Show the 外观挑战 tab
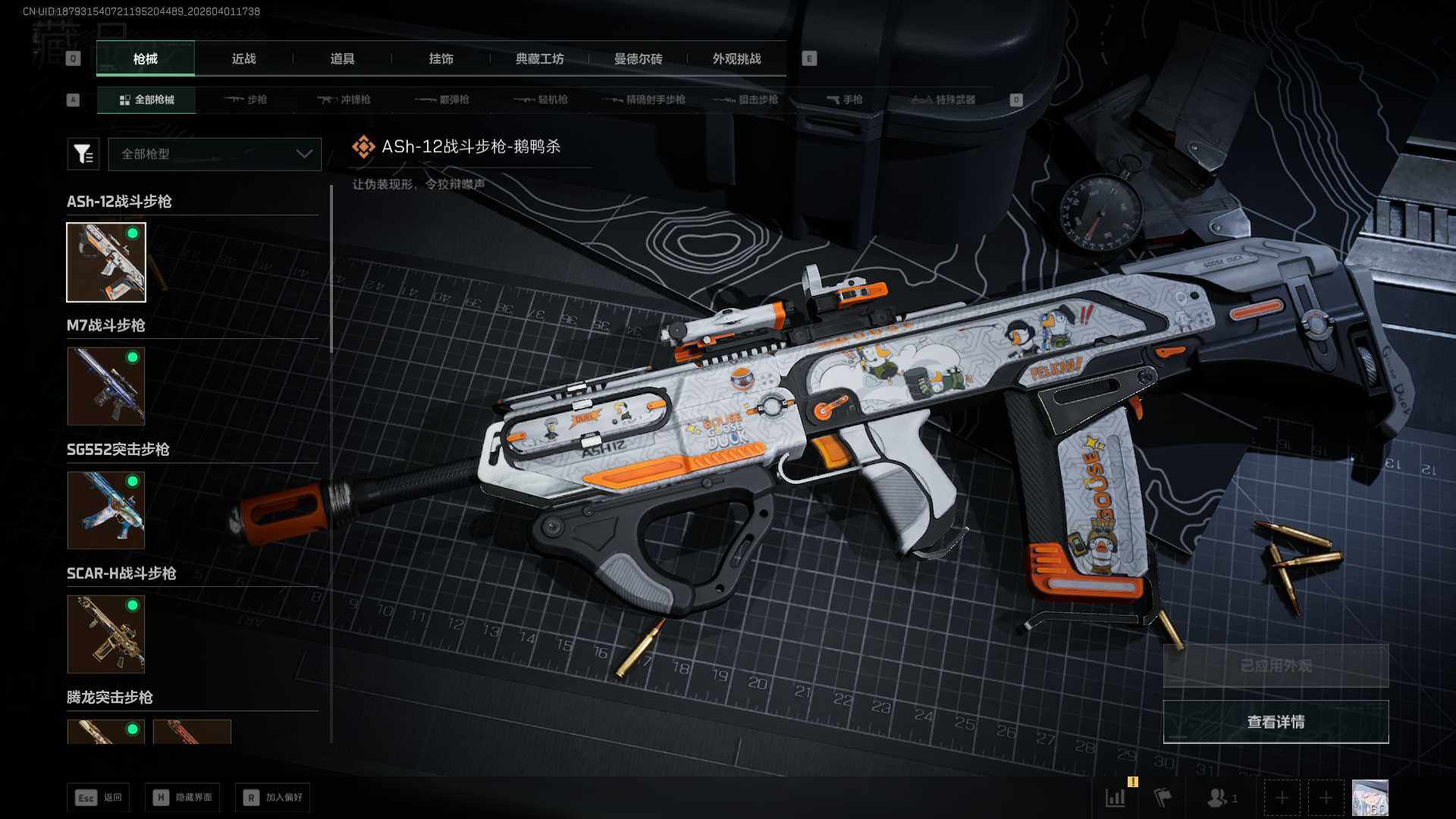The image size is (1456, 819). point(736,59)
